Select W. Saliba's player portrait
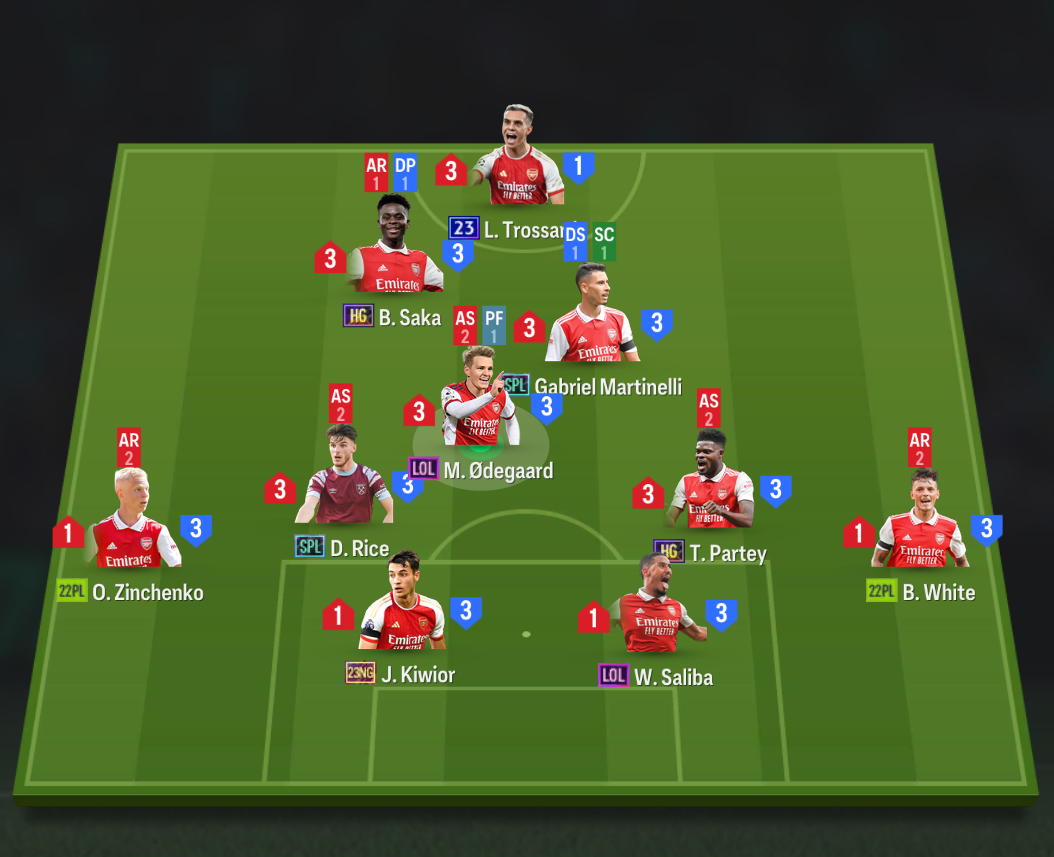The image size is (1054, 857). [x=656, y=606]
